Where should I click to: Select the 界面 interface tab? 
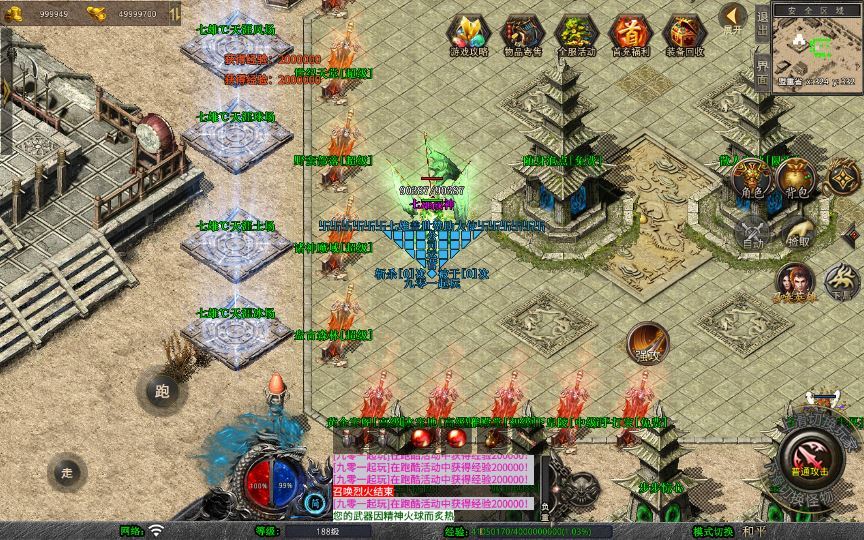click(x=763, y=71)
